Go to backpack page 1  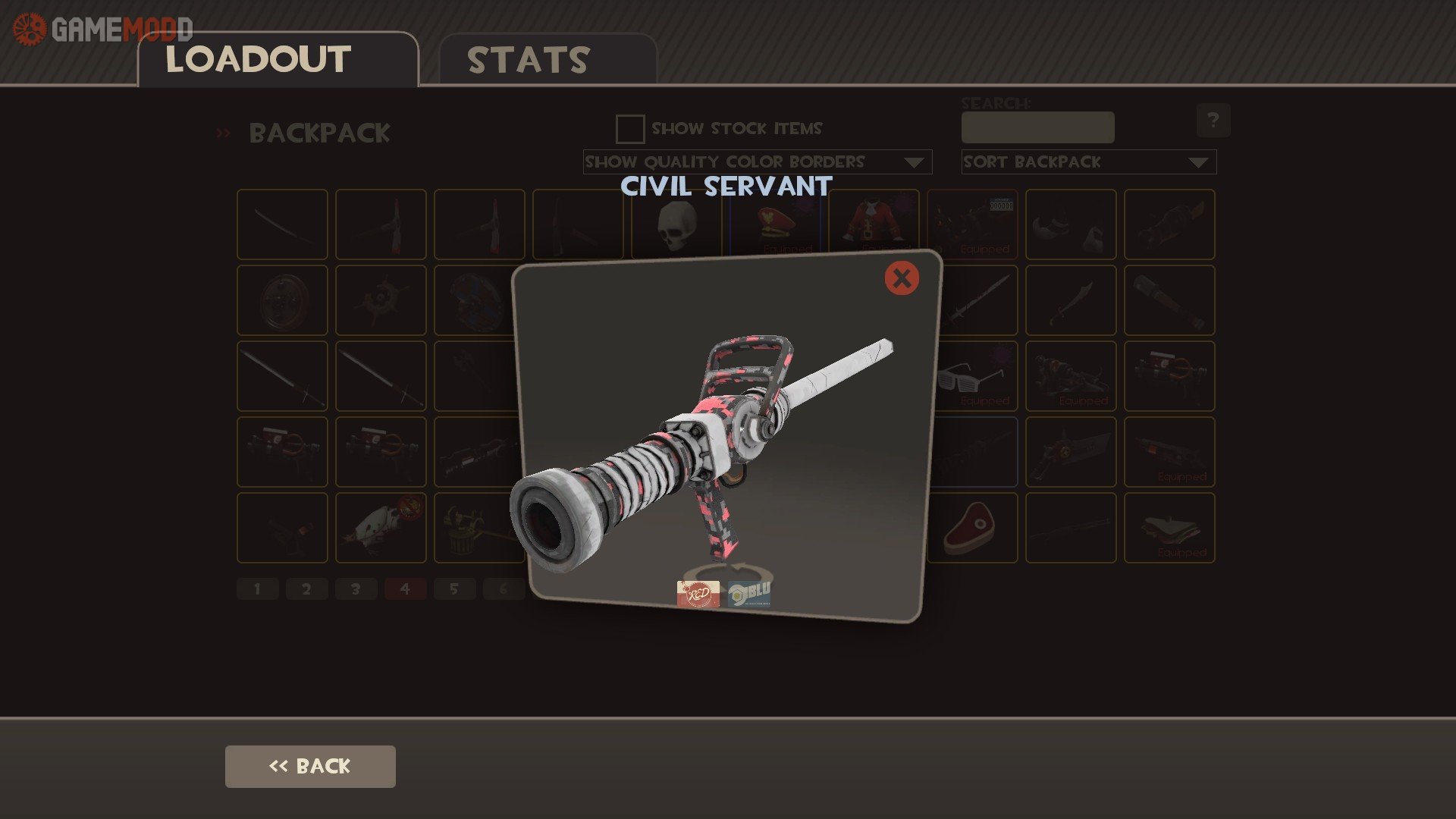pyautogui.click(x=258, y=588)
